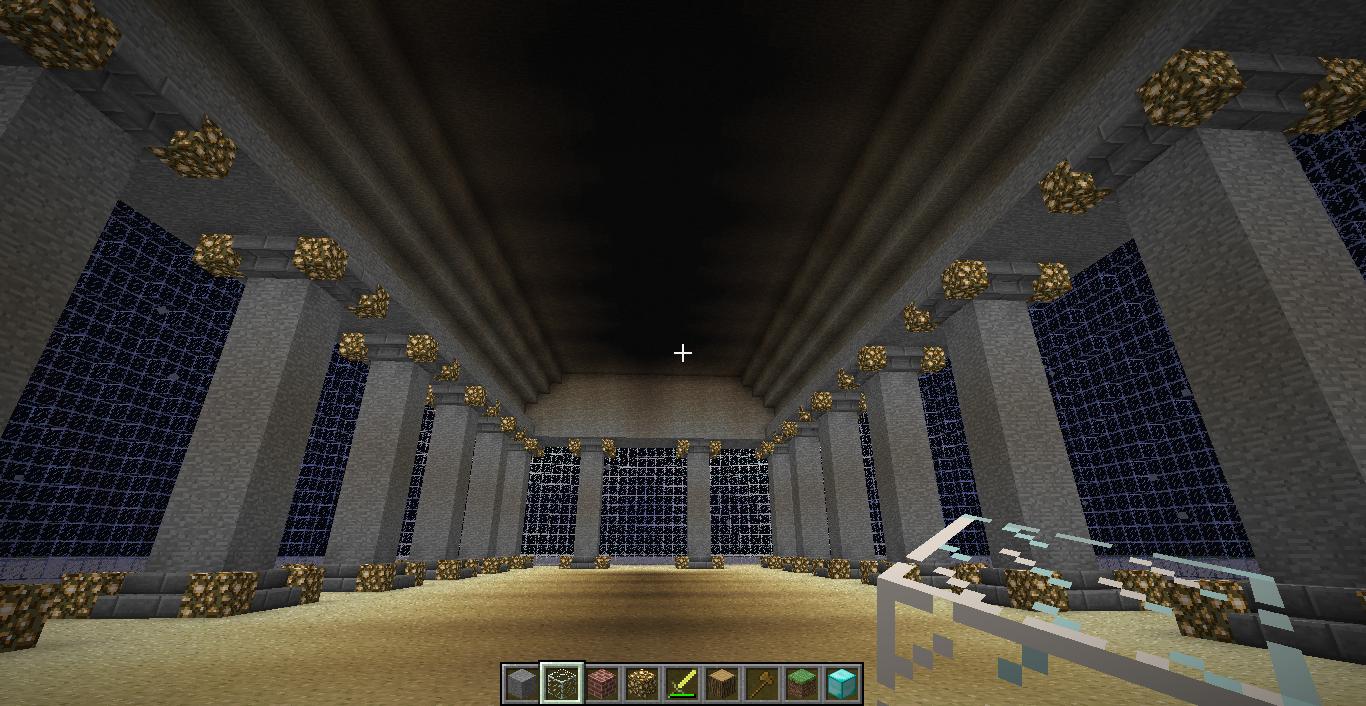Pick the glowstone block in the hotbar

(x=641, y=684)
